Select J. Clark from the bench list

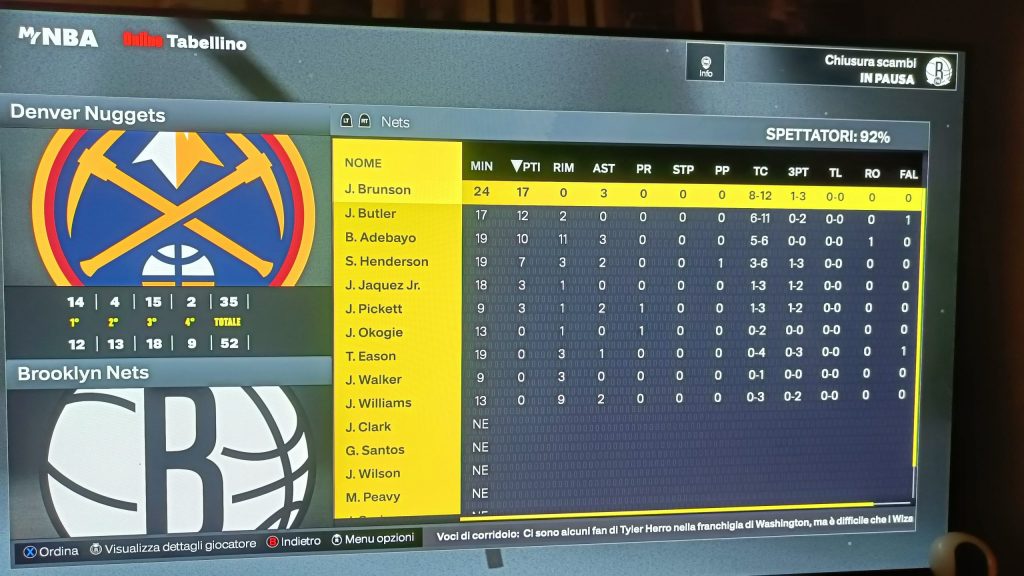368,427
